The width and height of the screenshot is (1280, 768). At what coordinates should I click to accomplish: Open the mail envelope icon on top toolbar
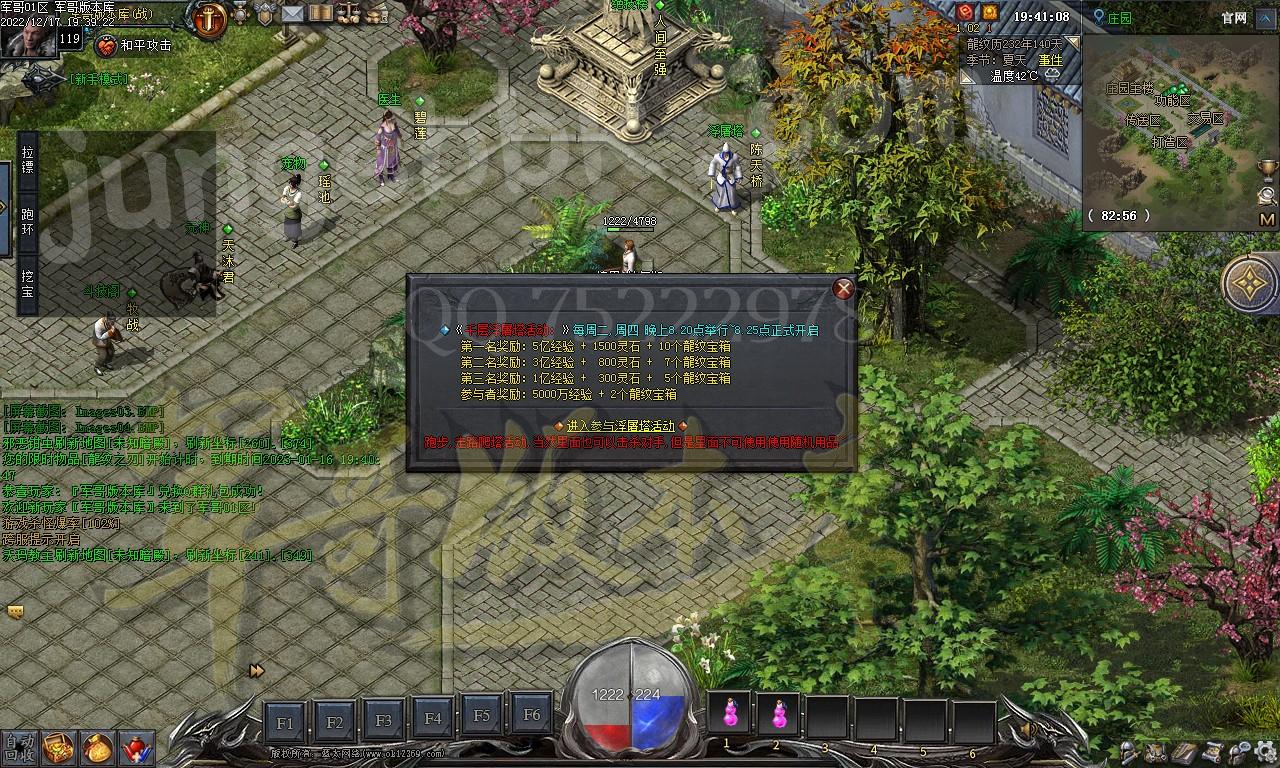click(x=293, y=14)
